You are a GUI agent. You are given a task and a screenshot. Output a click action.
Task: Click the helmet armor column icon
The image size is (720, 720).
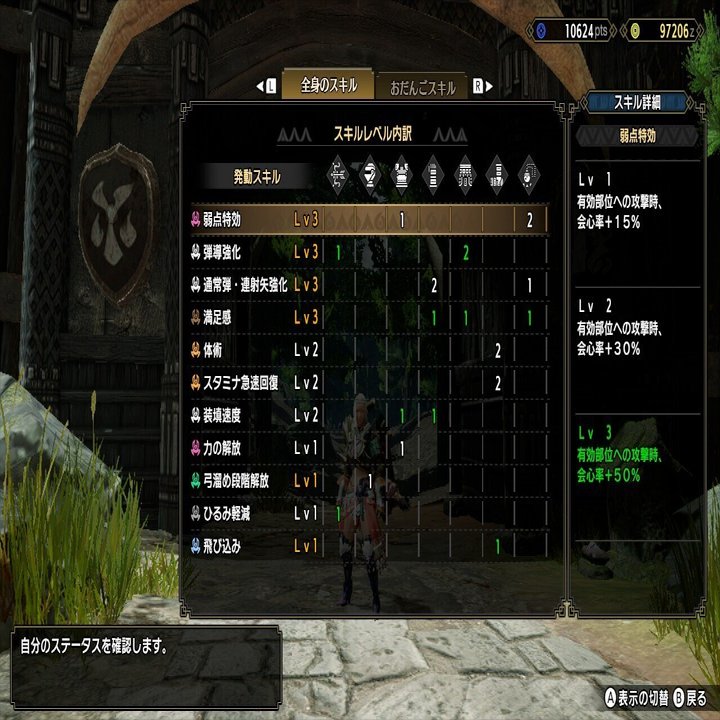[370, 176]
